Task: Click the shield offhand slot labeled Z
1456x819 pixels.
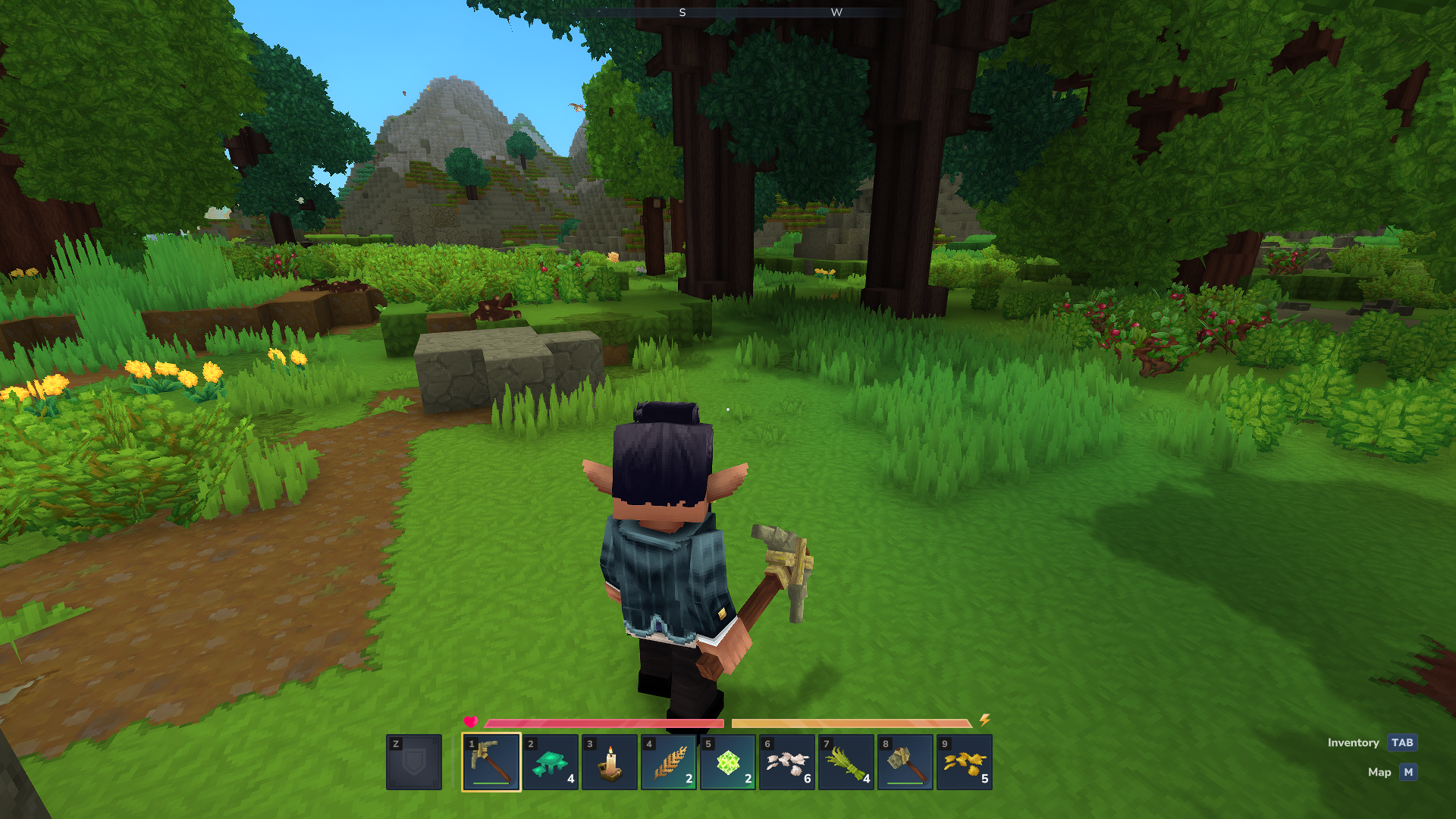Action: (x=413, y=762)
